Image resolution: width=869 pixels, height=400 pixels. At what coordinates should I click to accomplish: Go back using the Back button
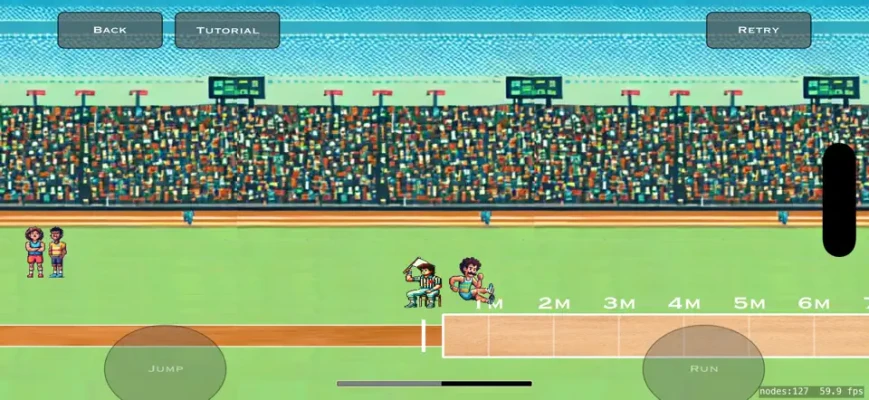(110, 30)
